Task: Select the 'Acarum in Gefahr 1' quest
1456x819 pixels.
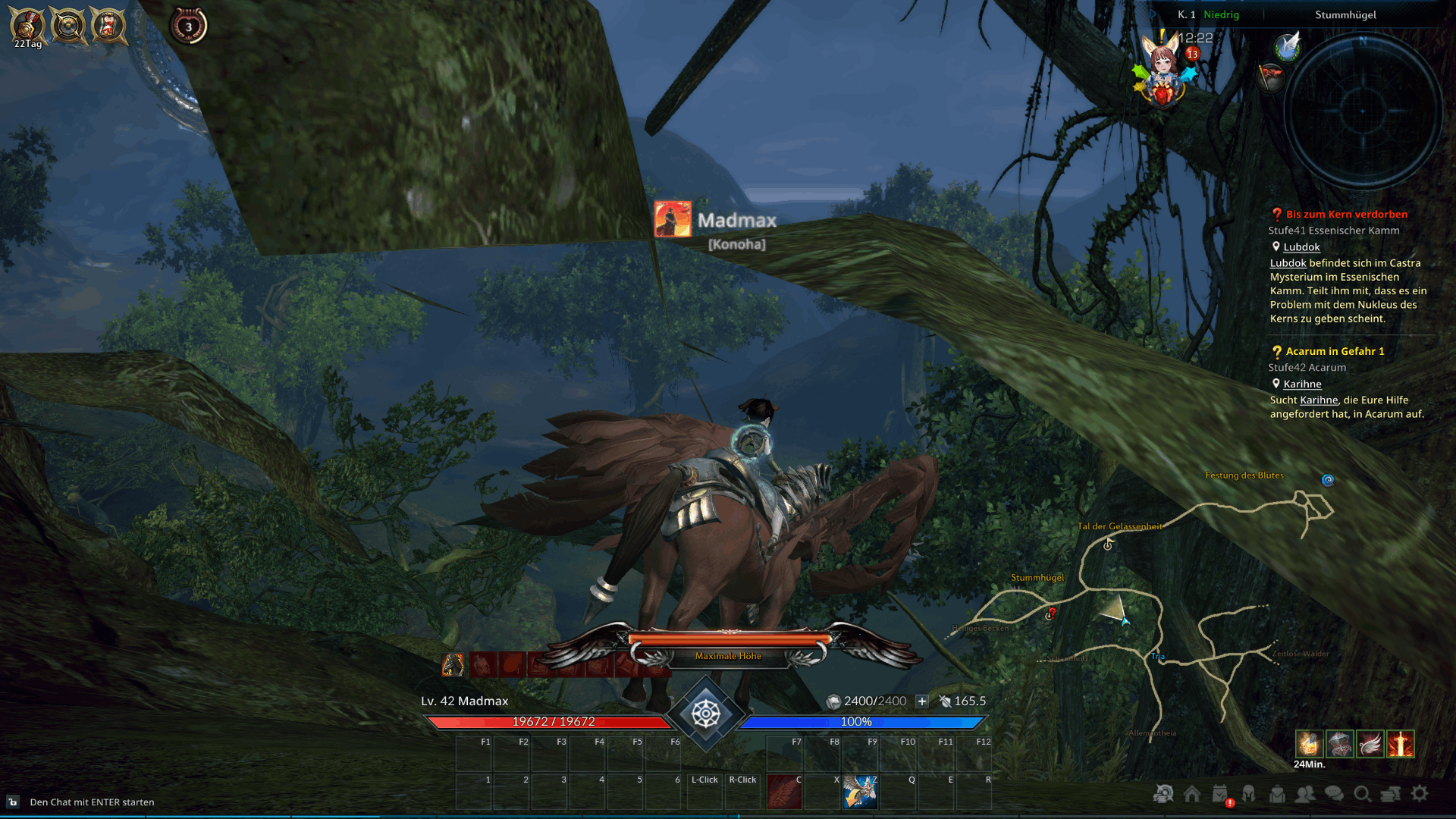Action: [x=1335, y=351]
